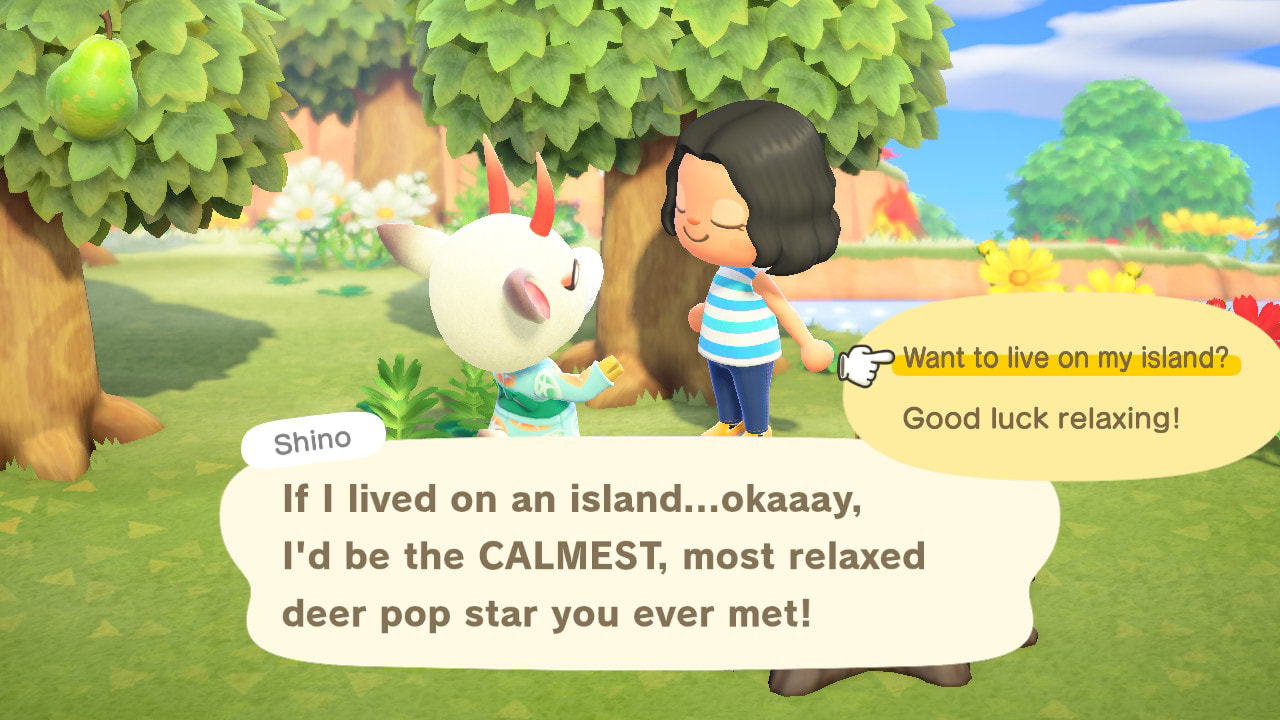Choose "Want to live on my island?" reply
1280x720 pixels.
tap(1064, 360)
